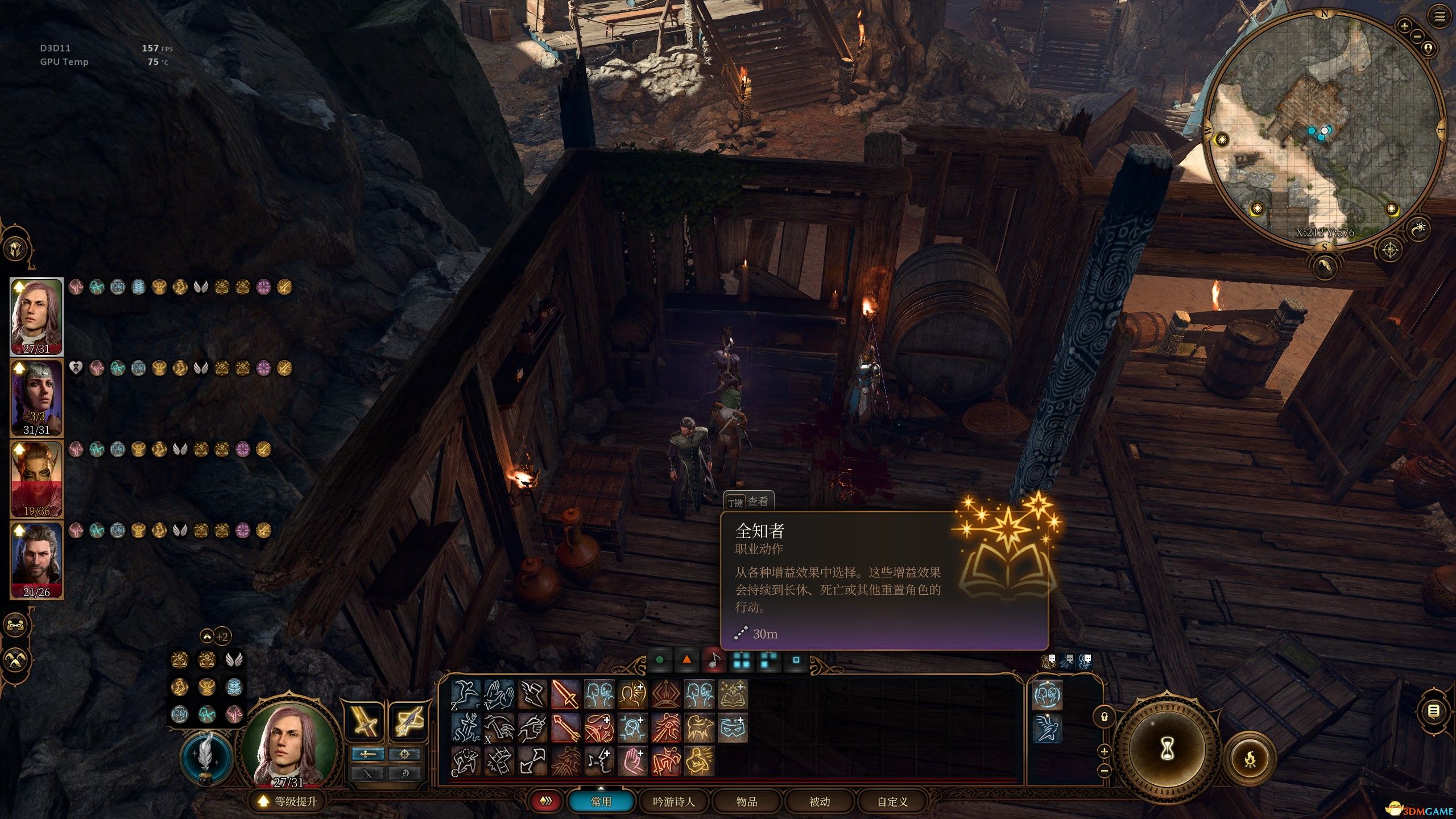Open the campfire rest button
This screenshot has height=819, width=1456.
click(x=1250, y=758)
